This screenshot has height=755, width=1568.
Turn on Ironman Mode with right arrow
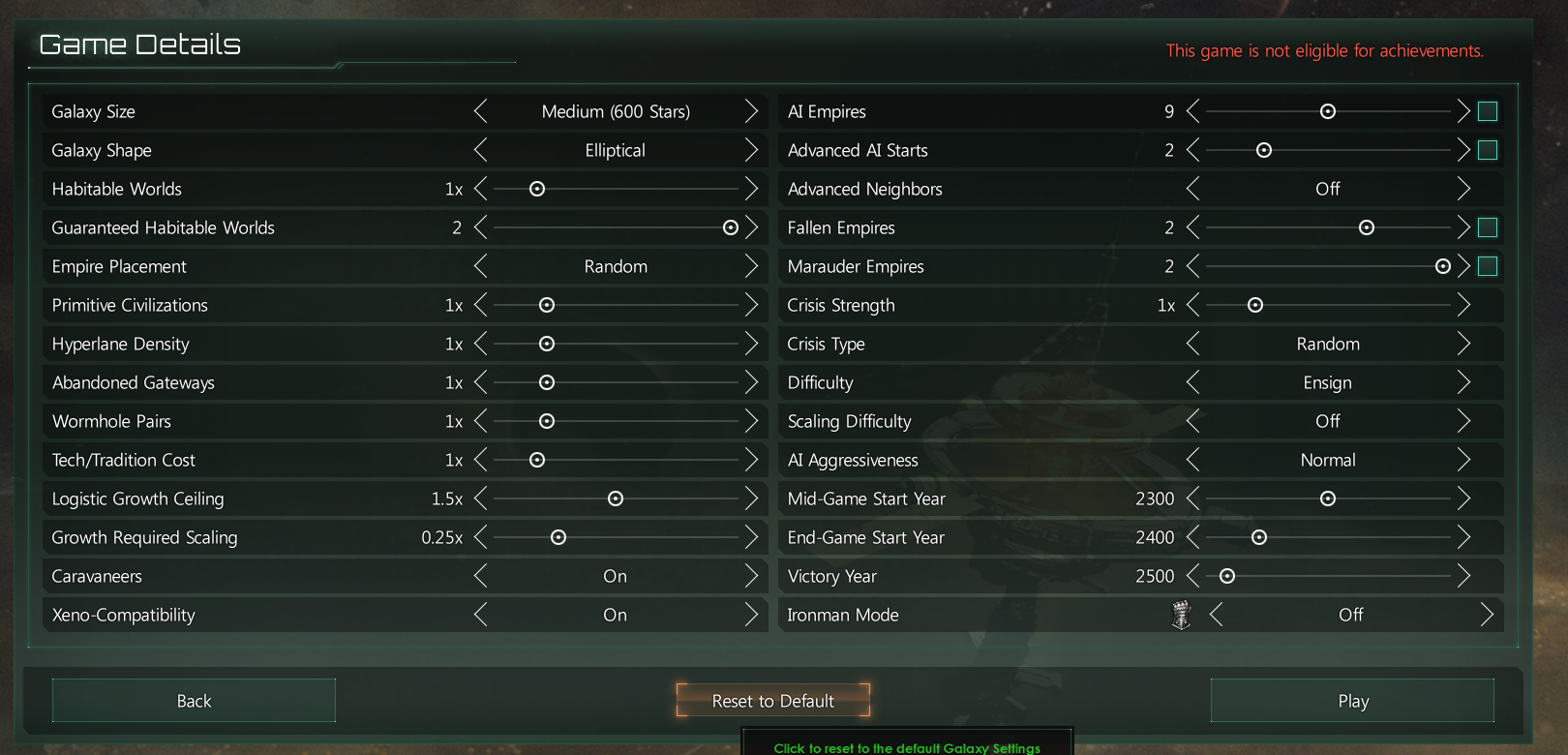coord(1488,615)
